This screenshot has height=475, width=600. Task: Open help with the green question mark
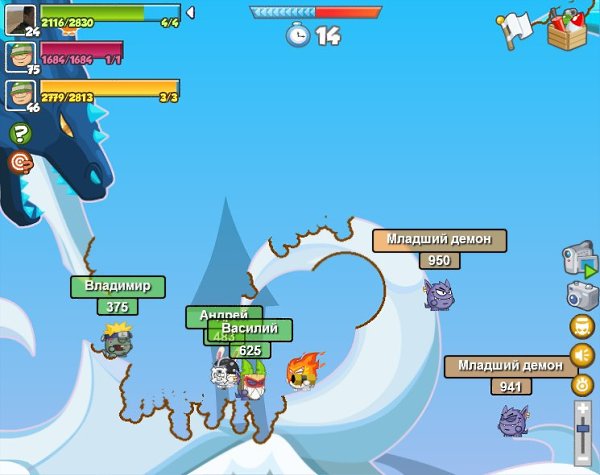[20, 133]
